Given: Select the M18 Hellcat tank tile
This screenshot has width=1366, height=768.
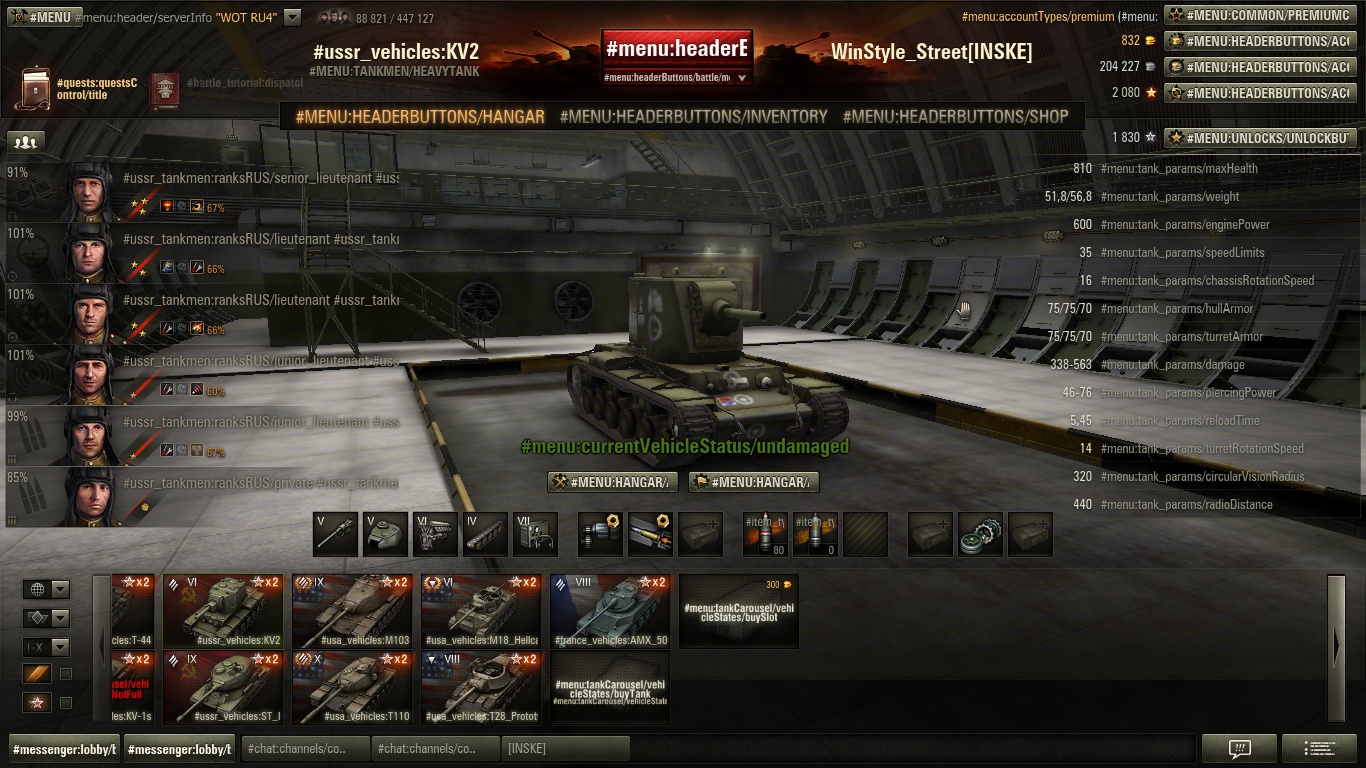Looking at the screenshot, I should 481,611.
